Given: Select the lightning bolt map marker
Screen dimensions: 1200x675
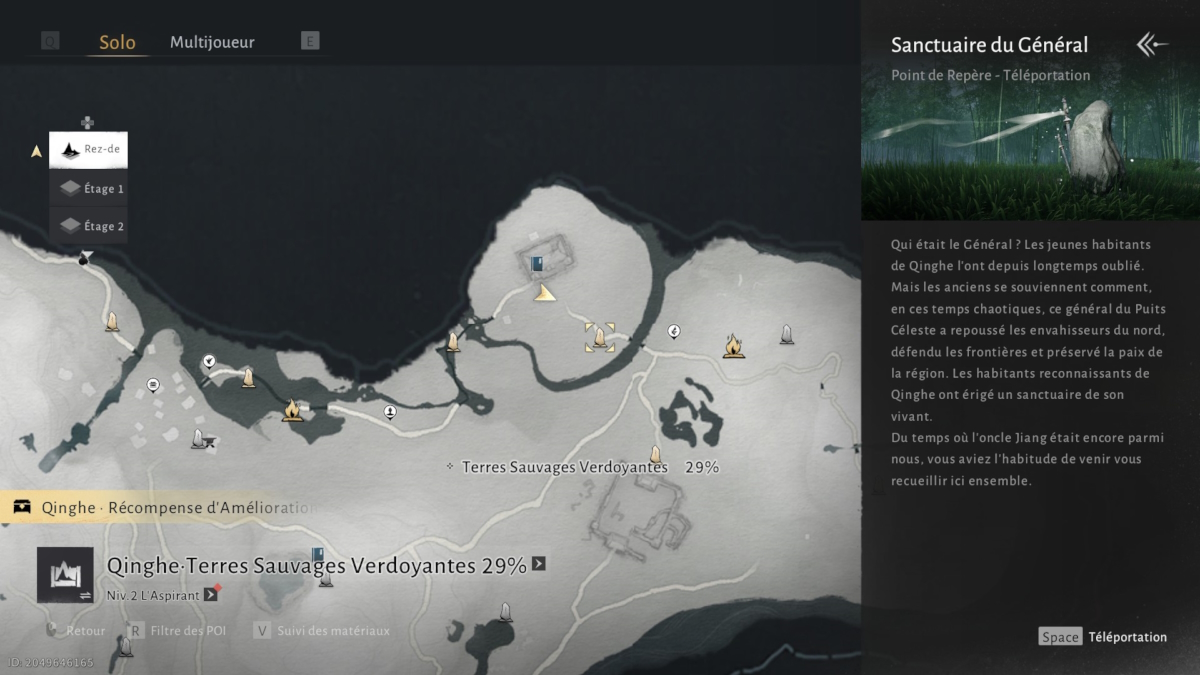Looking at the screenshot, I should point(674,332).
